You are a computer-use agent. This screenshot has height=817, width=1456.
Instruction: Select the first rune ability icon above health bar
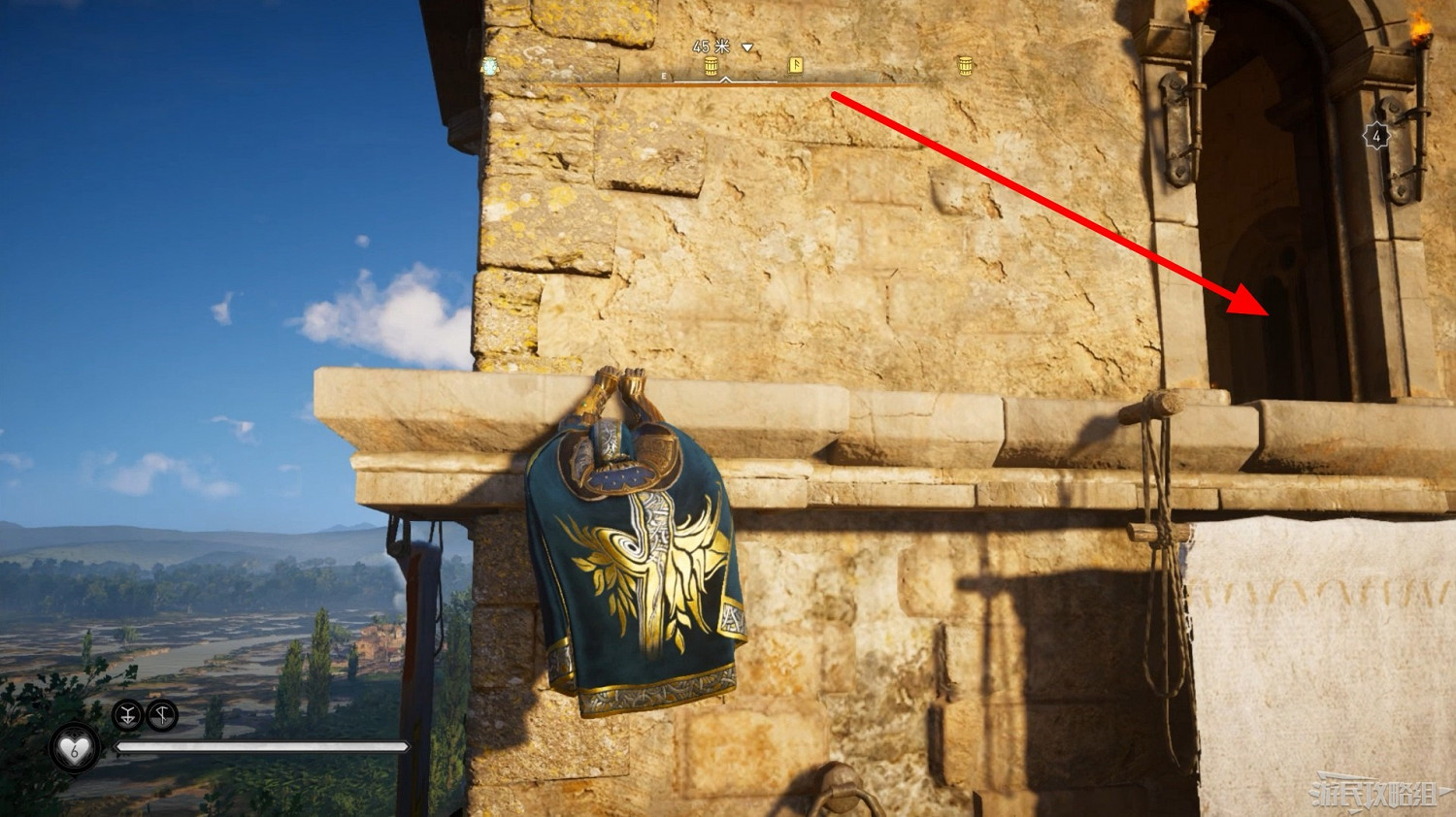[x=127, y=716]
